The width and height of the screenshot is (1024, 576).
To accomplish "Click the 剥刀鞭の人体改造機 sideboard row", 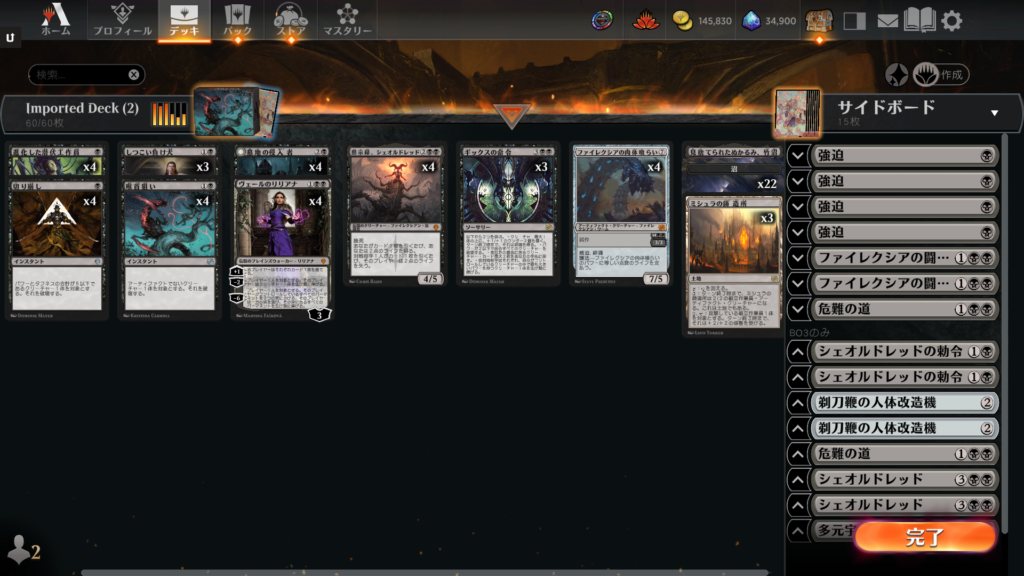I will [892, 403].
